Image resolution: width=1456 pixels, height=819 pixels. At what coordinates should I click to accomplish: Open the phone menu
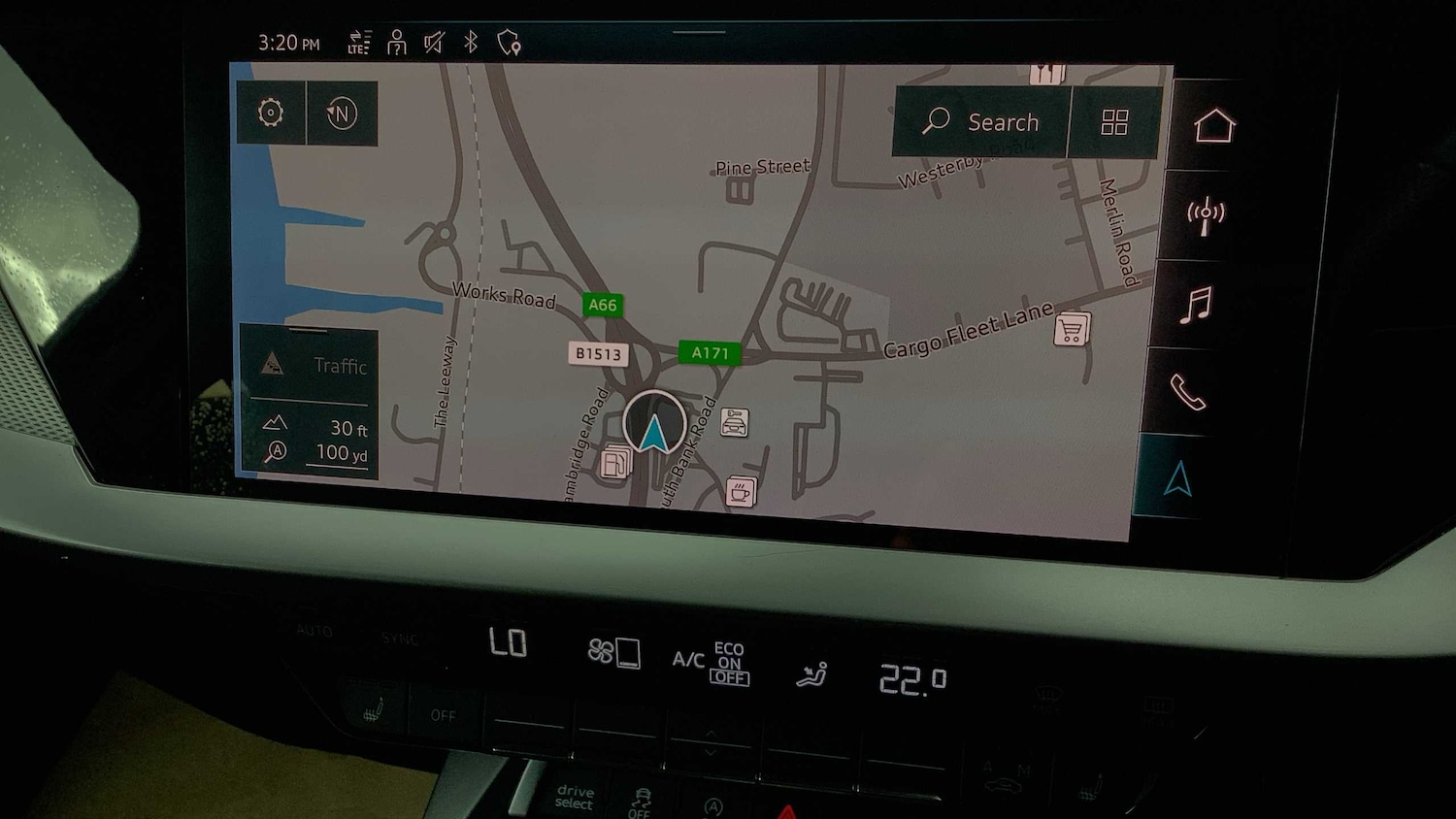(x=1187, y=392)
